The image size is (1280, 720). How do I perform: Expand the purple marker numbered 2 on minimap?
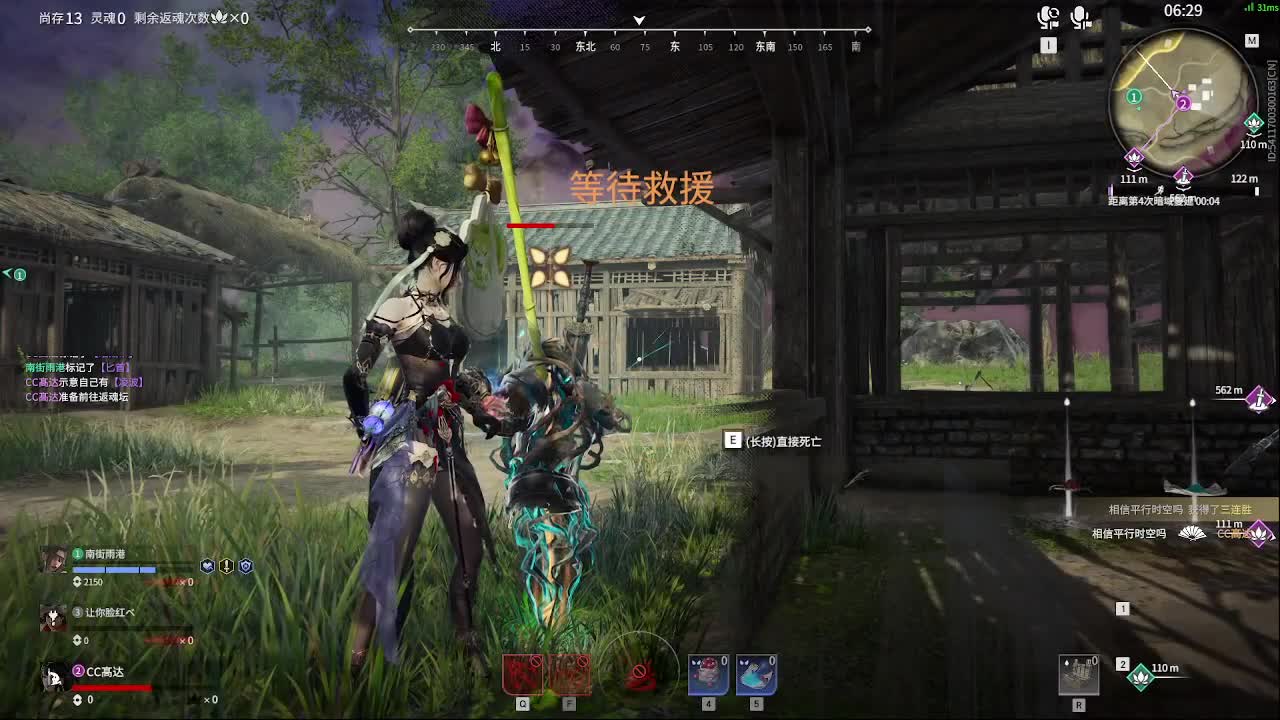pyautogui.click(x=1184, y=103)
